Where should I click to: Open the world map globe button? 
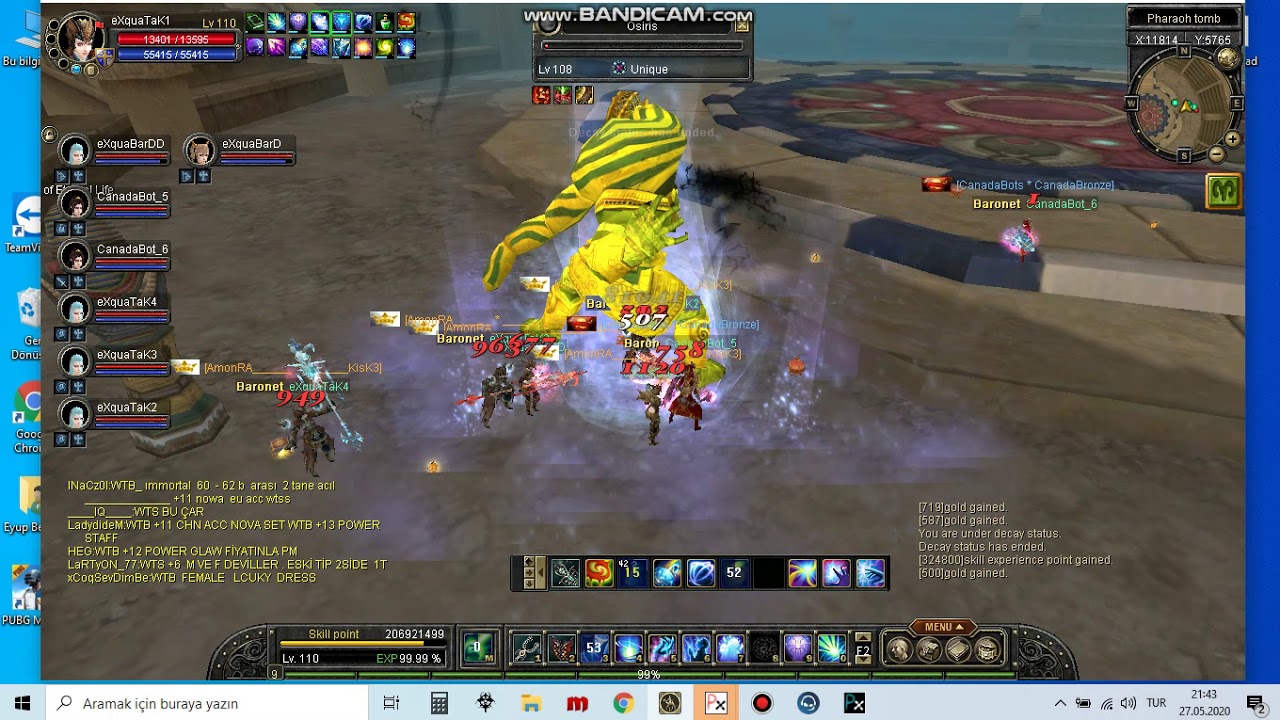point(1227,58)
